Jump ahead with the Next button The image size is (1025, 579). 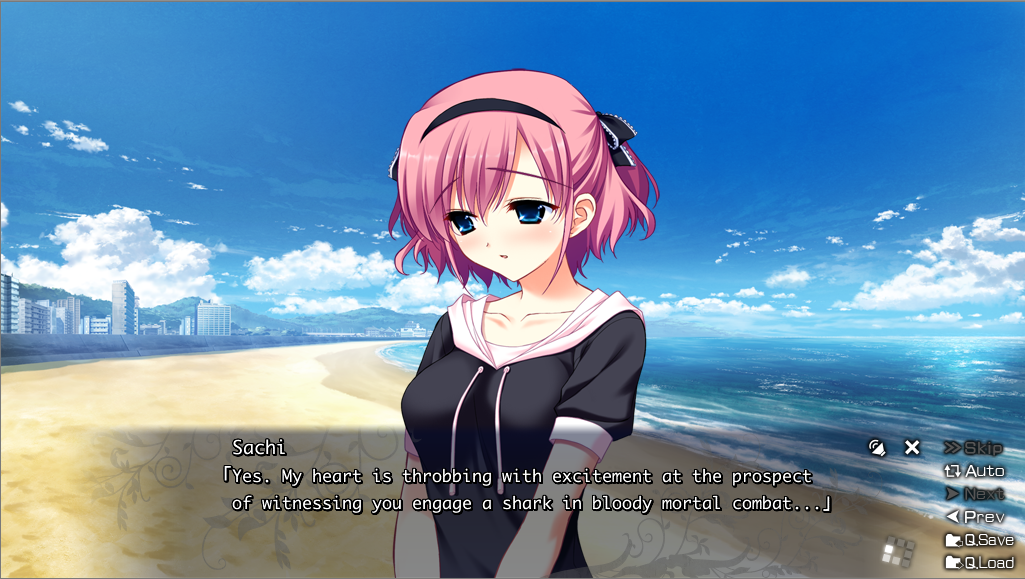[x=974, y=494]
